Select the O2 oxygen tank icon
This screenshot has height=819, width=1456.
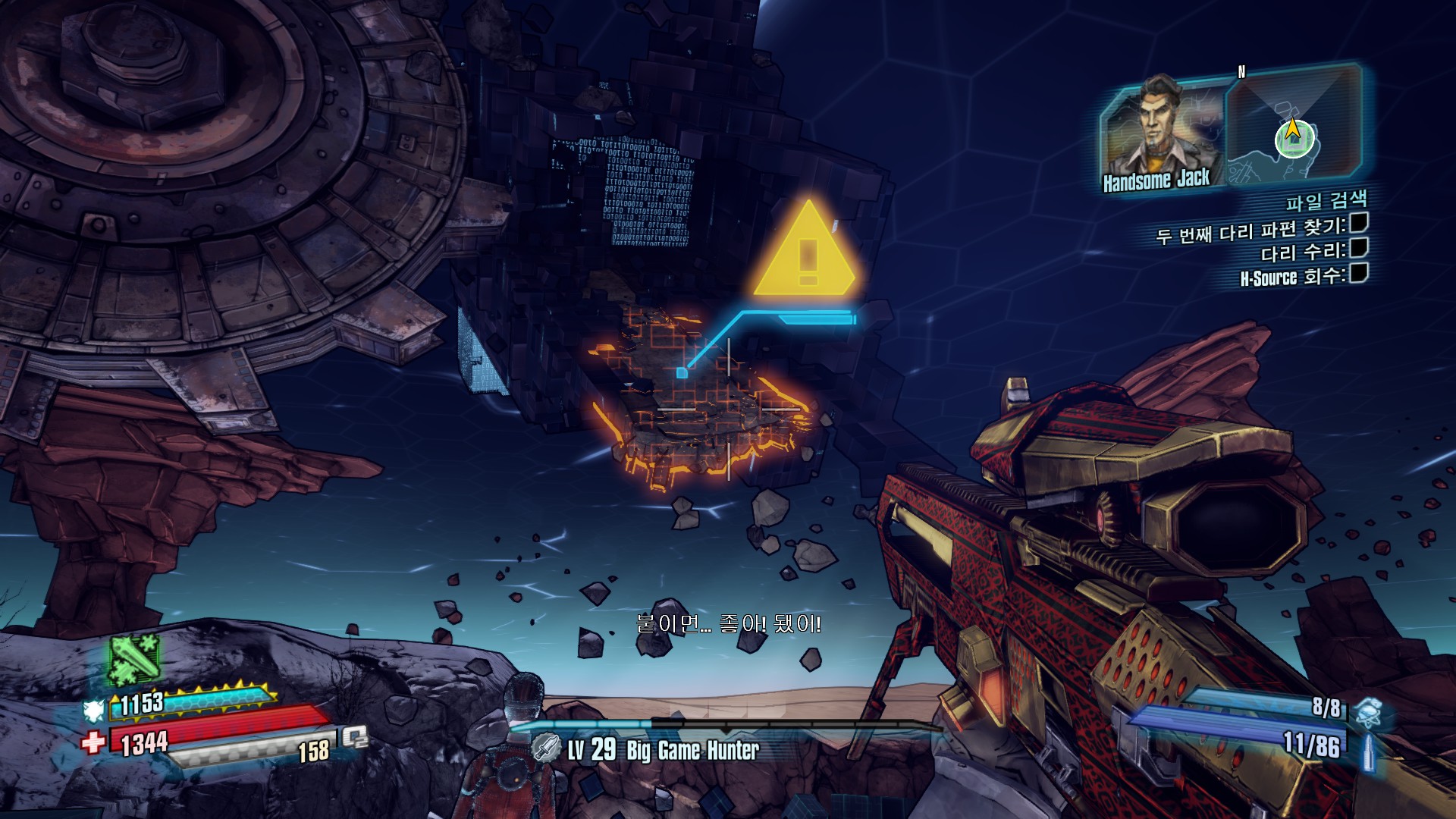tap(355, 737)
